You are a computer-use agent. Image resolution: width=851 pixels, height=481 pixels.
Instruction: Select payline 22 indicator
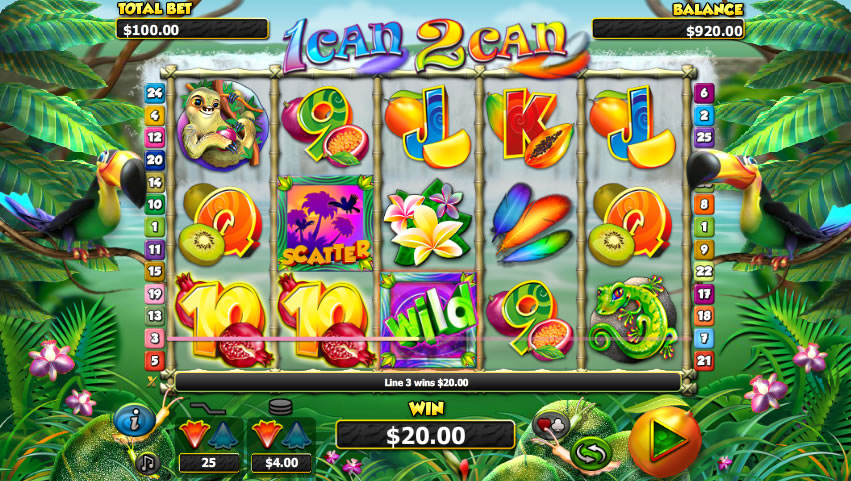[x=704, y=271]
